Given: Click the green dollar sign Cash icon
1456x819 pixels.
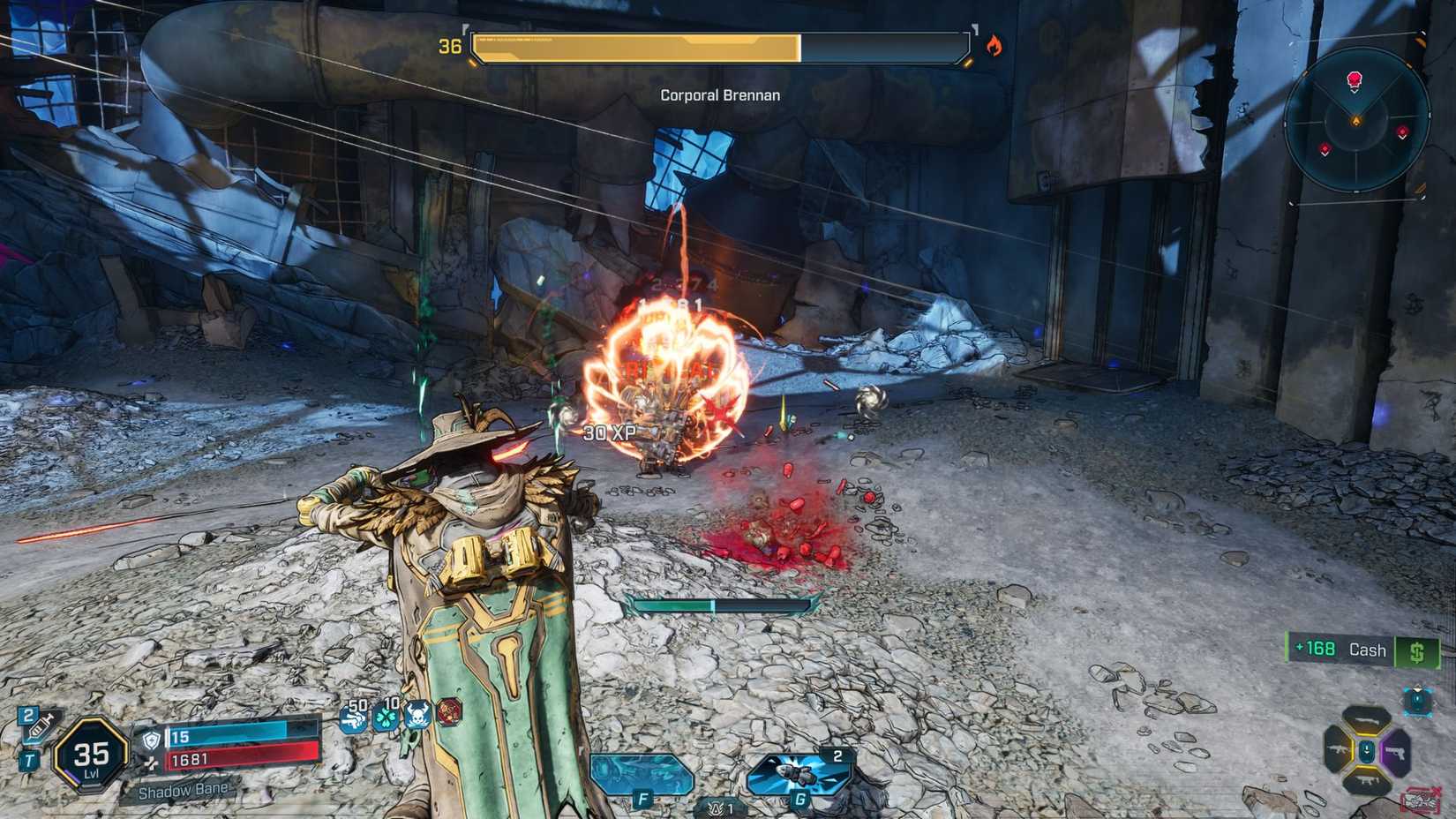Looking at the screenshot, I should [1418, 650].
